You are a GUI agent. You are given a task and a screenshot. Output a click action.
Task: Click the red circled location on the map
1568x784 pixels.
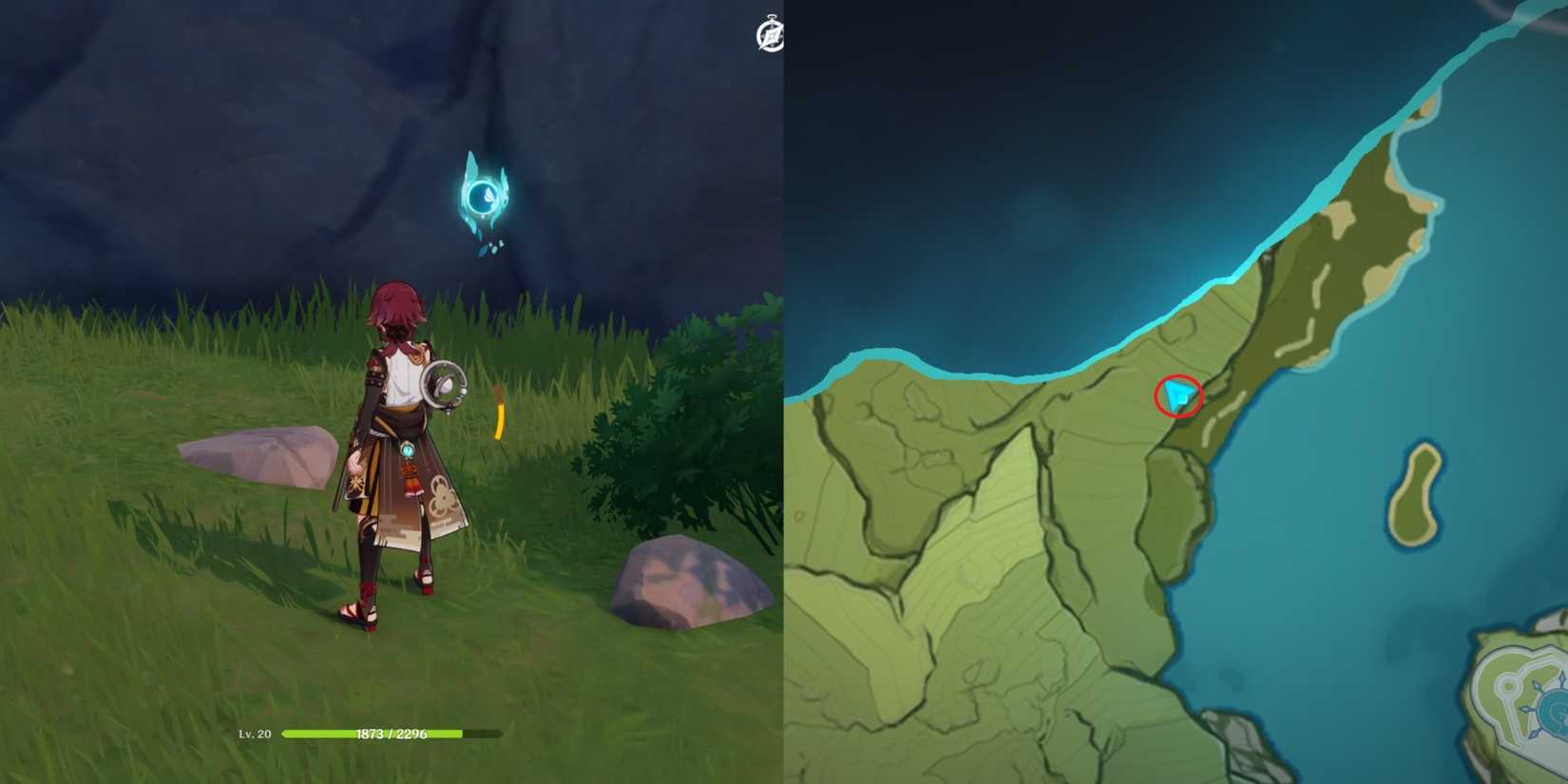click(1179, 397)
